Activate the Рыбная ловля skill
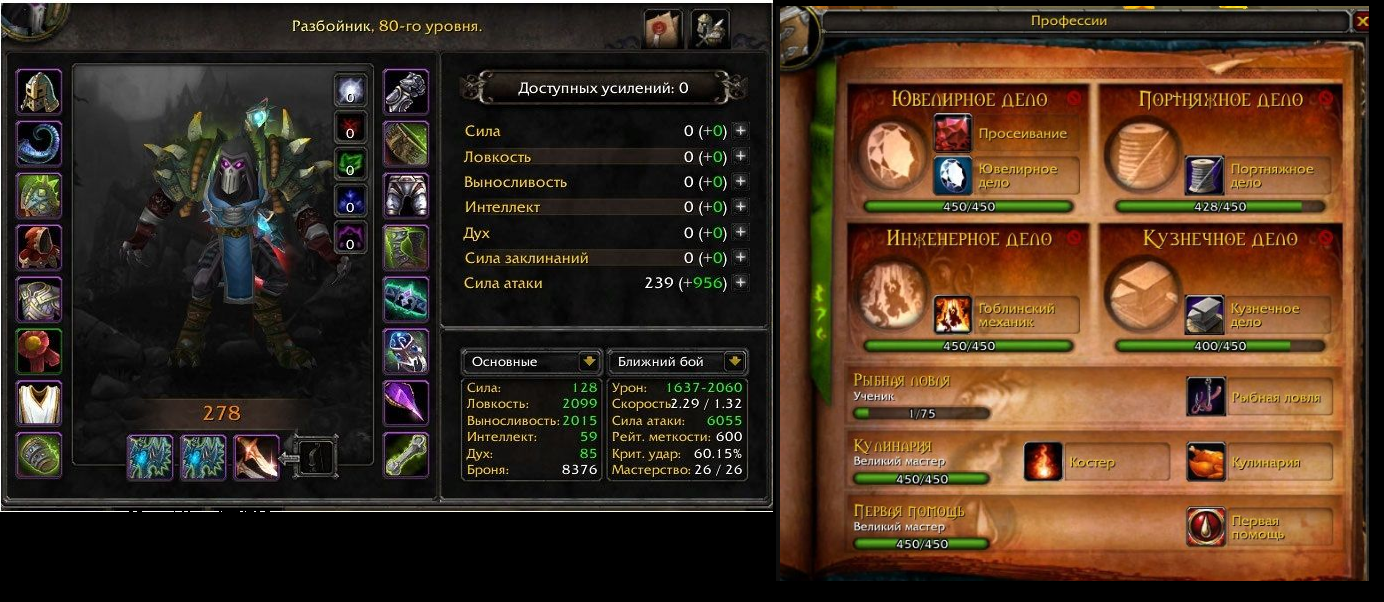Image resolution: width=1384 pixels, height=602 pixels. point(1206,397)
